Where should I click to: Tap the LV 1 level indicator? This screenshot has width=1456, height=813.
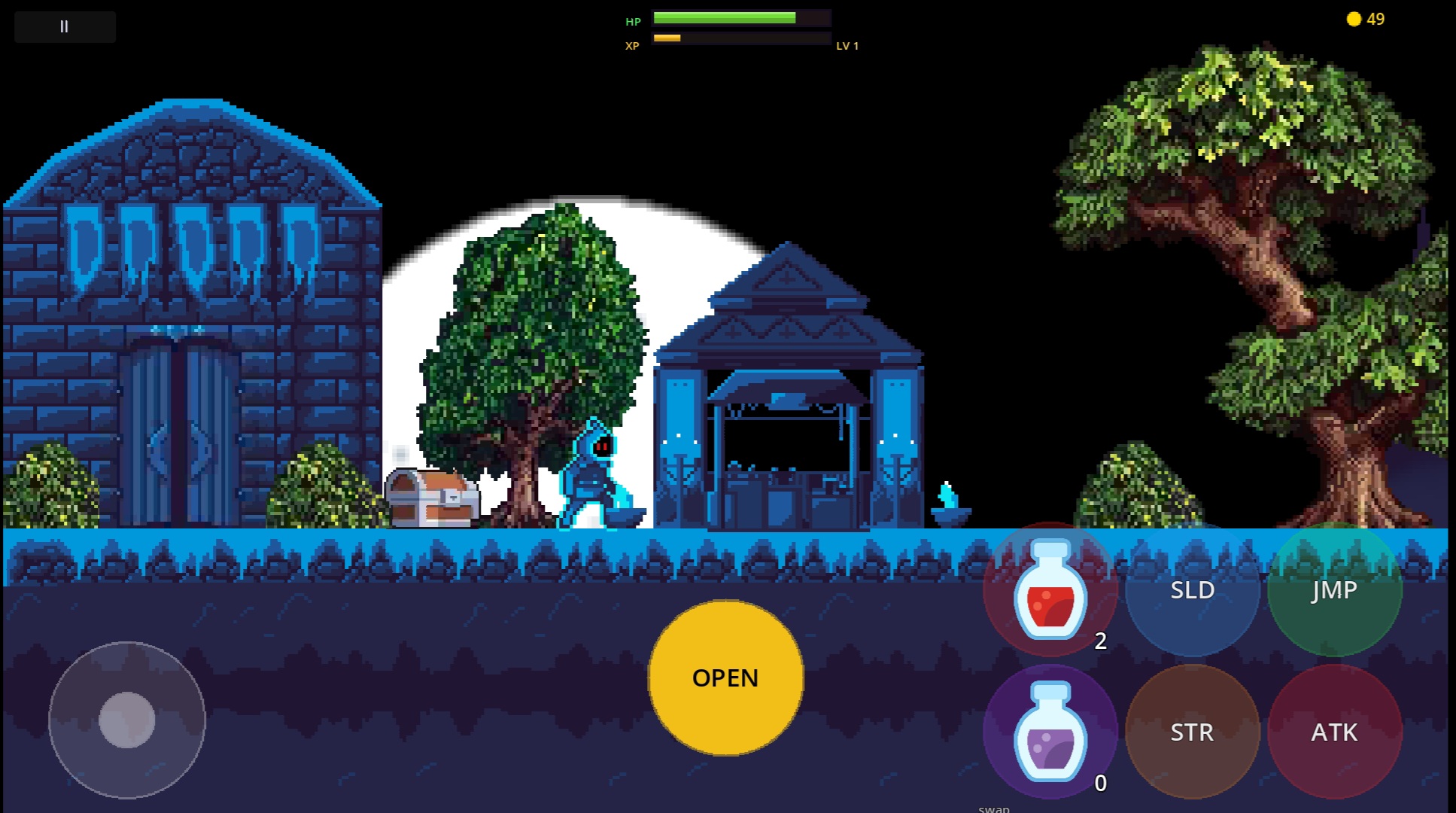pos(848,45)
